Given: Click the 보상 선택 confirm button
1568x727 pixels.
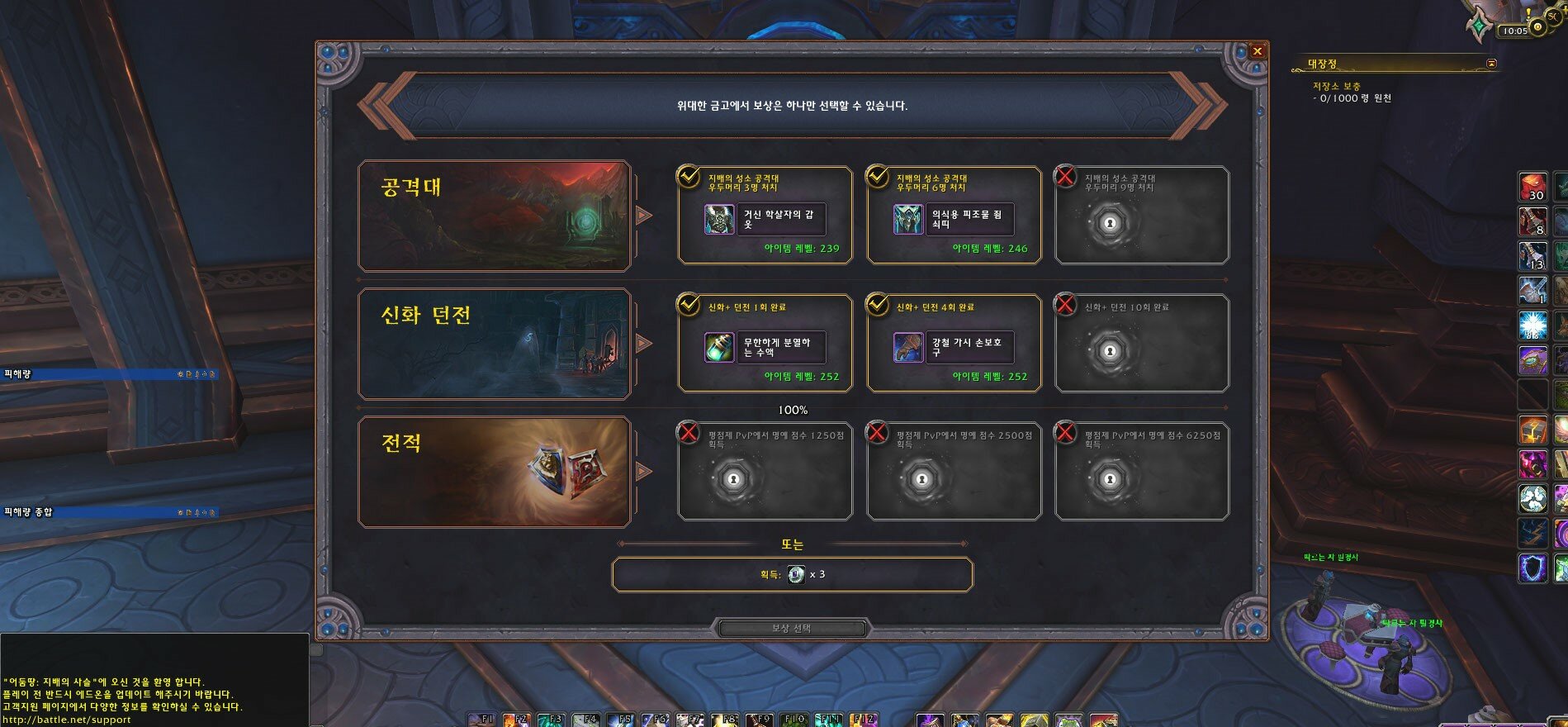Looking at the screenshot, I should (x=792, y=629).
